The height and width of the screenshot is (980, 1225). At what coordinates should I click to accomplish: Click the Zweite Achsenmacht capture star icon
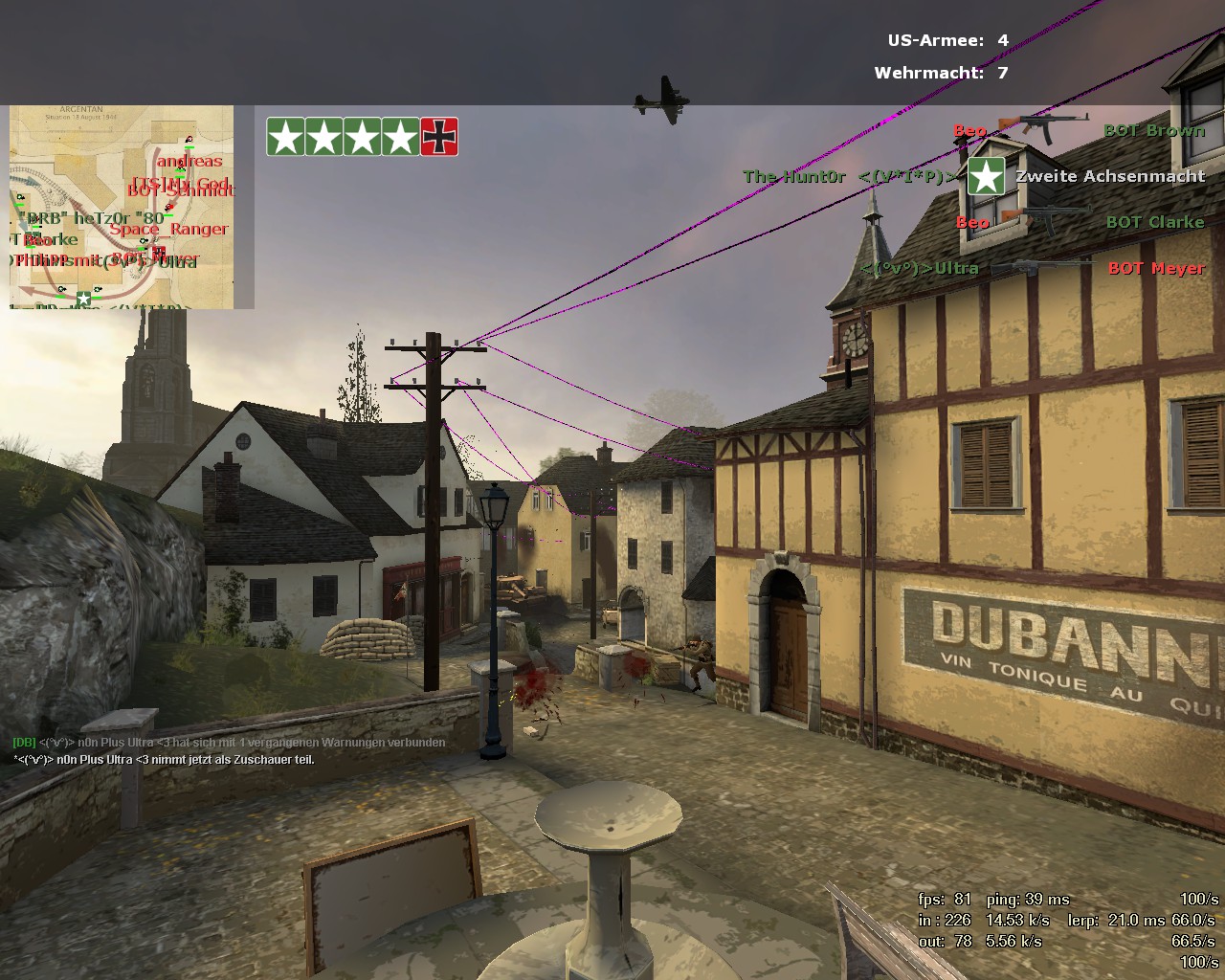point(986,177)
